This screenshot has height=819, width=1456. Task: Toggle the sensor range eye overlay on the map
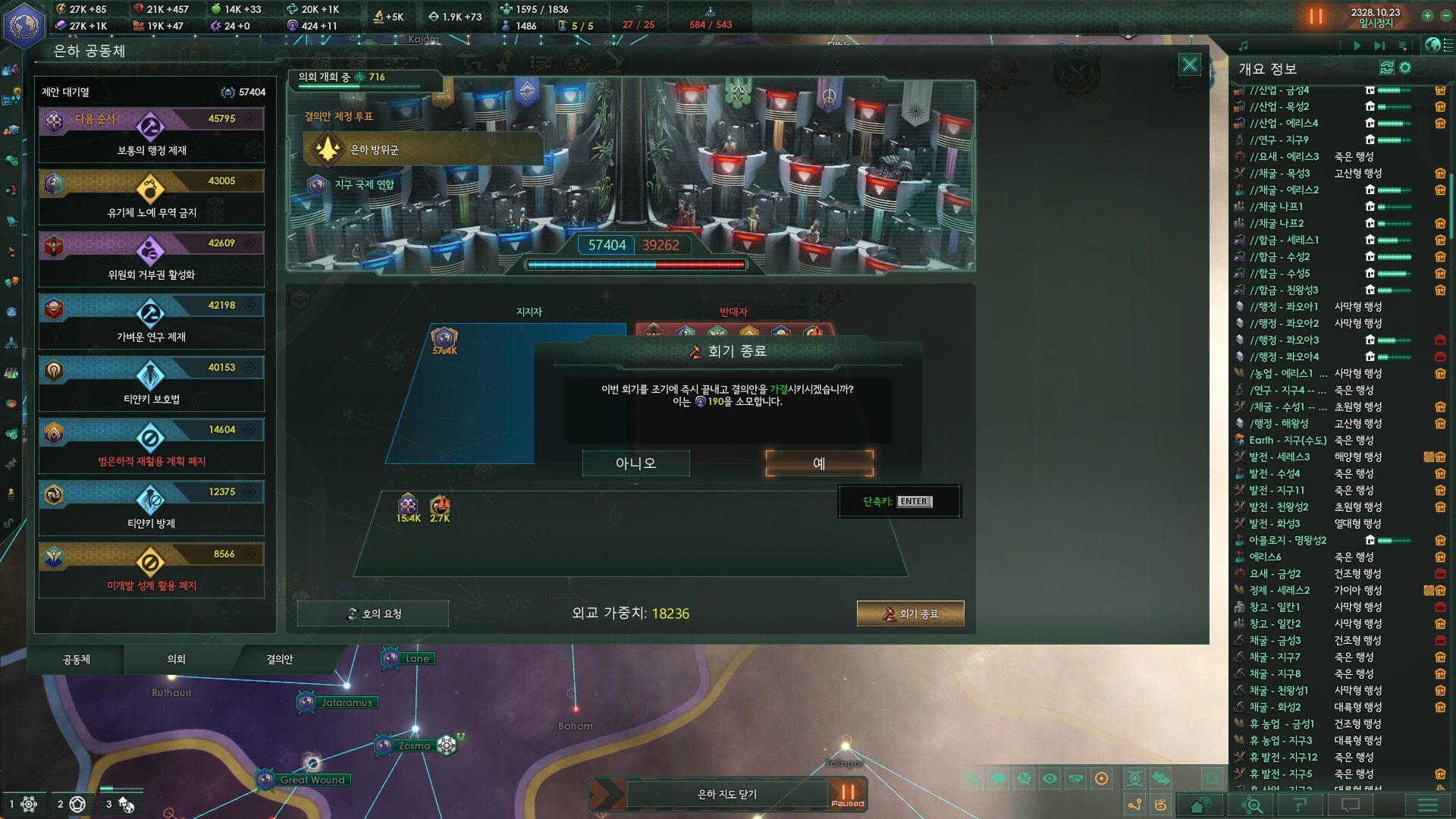1048,777
